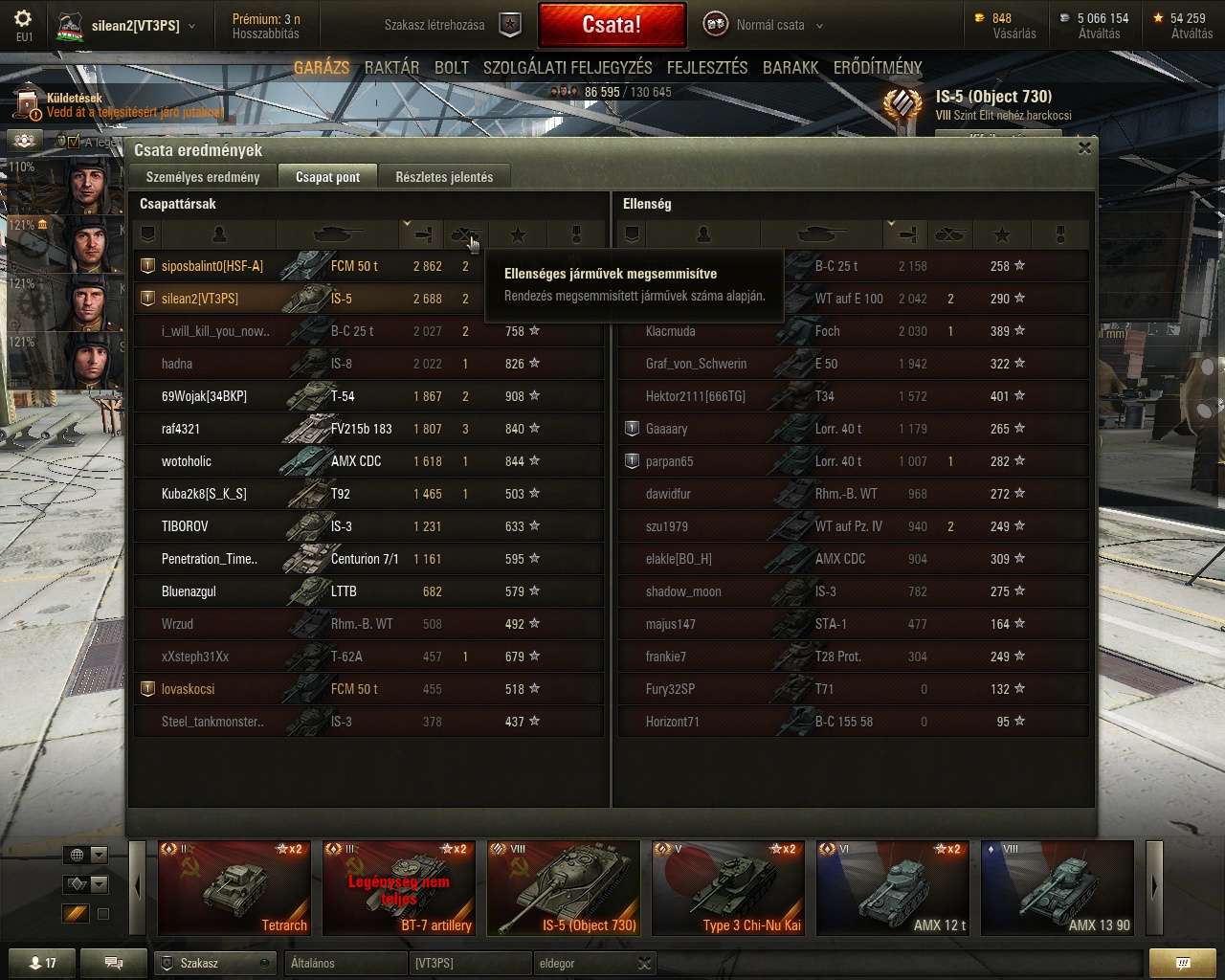This screenshot has height=980, width=1225.
Task: Close the Csata eredmények window
Action: (1084, 148)
